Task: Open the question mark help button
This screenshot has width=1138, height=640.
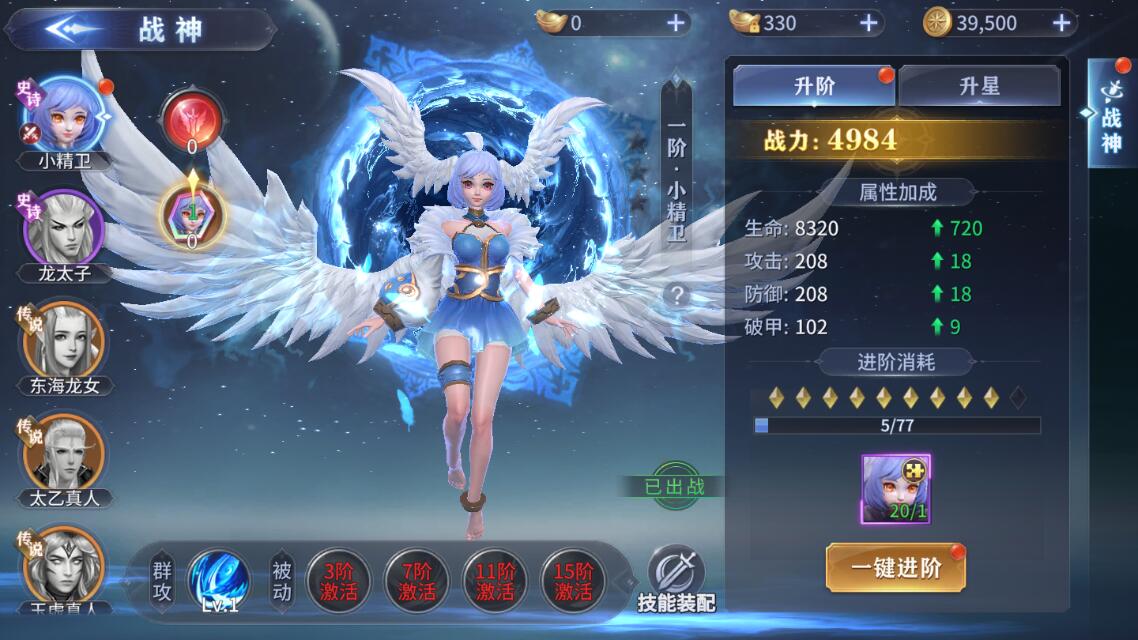Action: tap(677, 295)
